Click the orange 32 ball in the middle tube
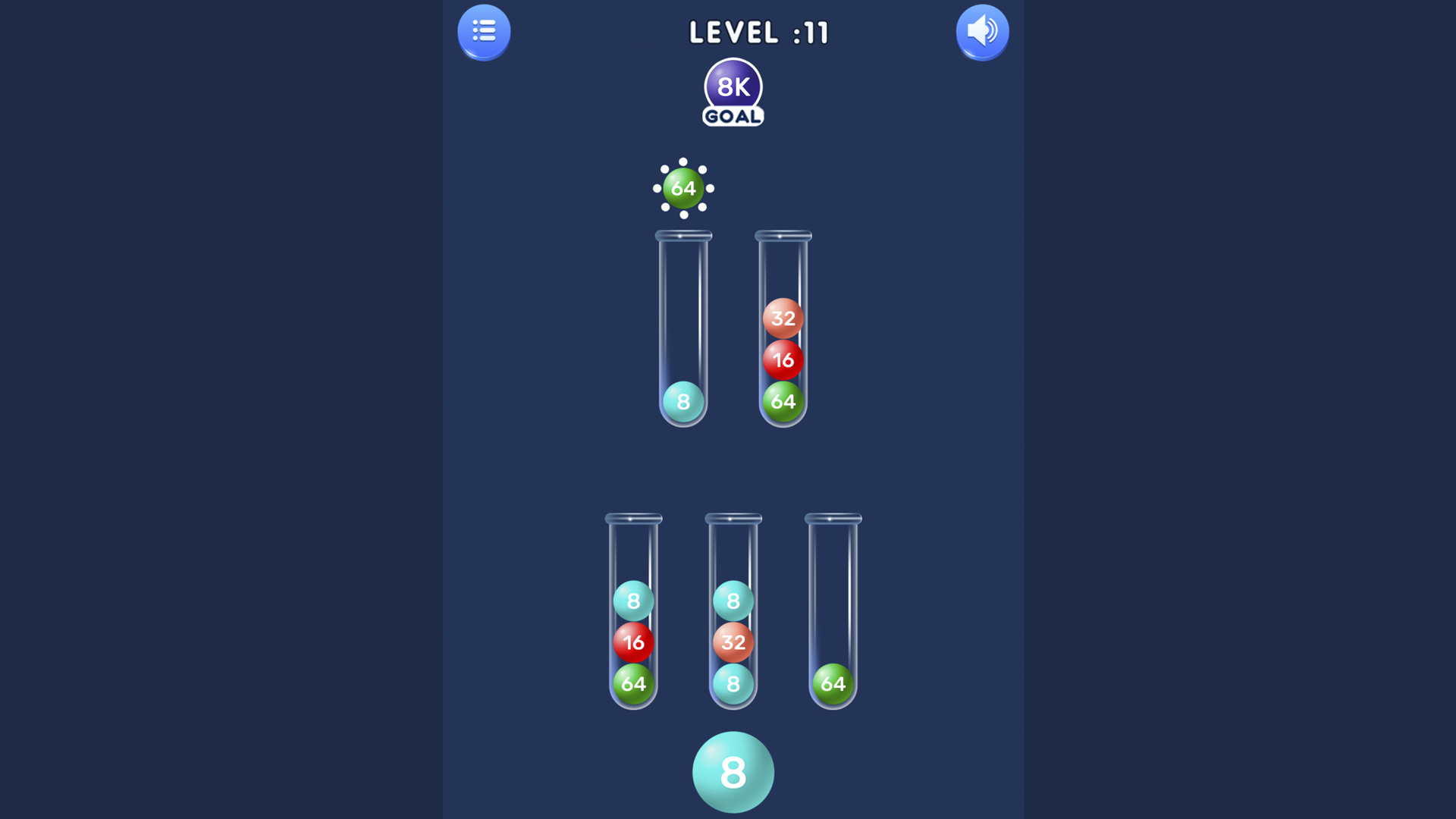Viewport: 1456px width, 819px height. click(733, 642)
